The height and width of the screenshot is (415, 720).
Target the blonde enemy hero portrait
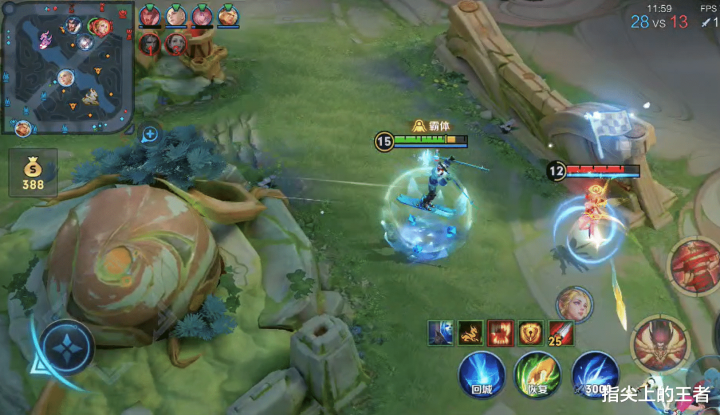pyautogui.click(x=574, y=304)
